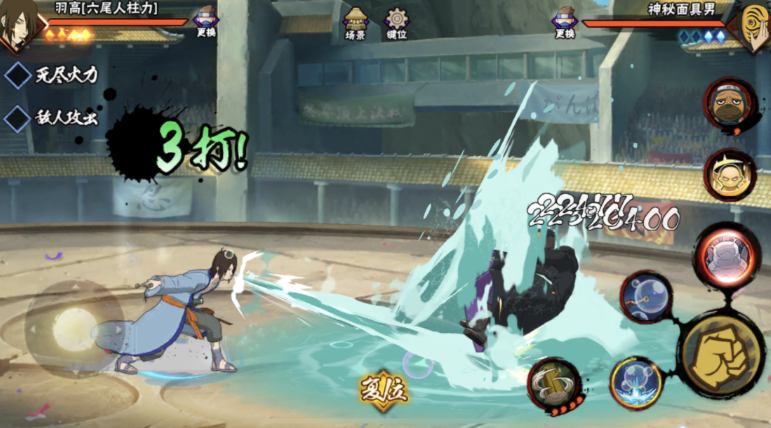Summon the masked ninja assist
Screen dimensions: 771x428
[729, 104]
